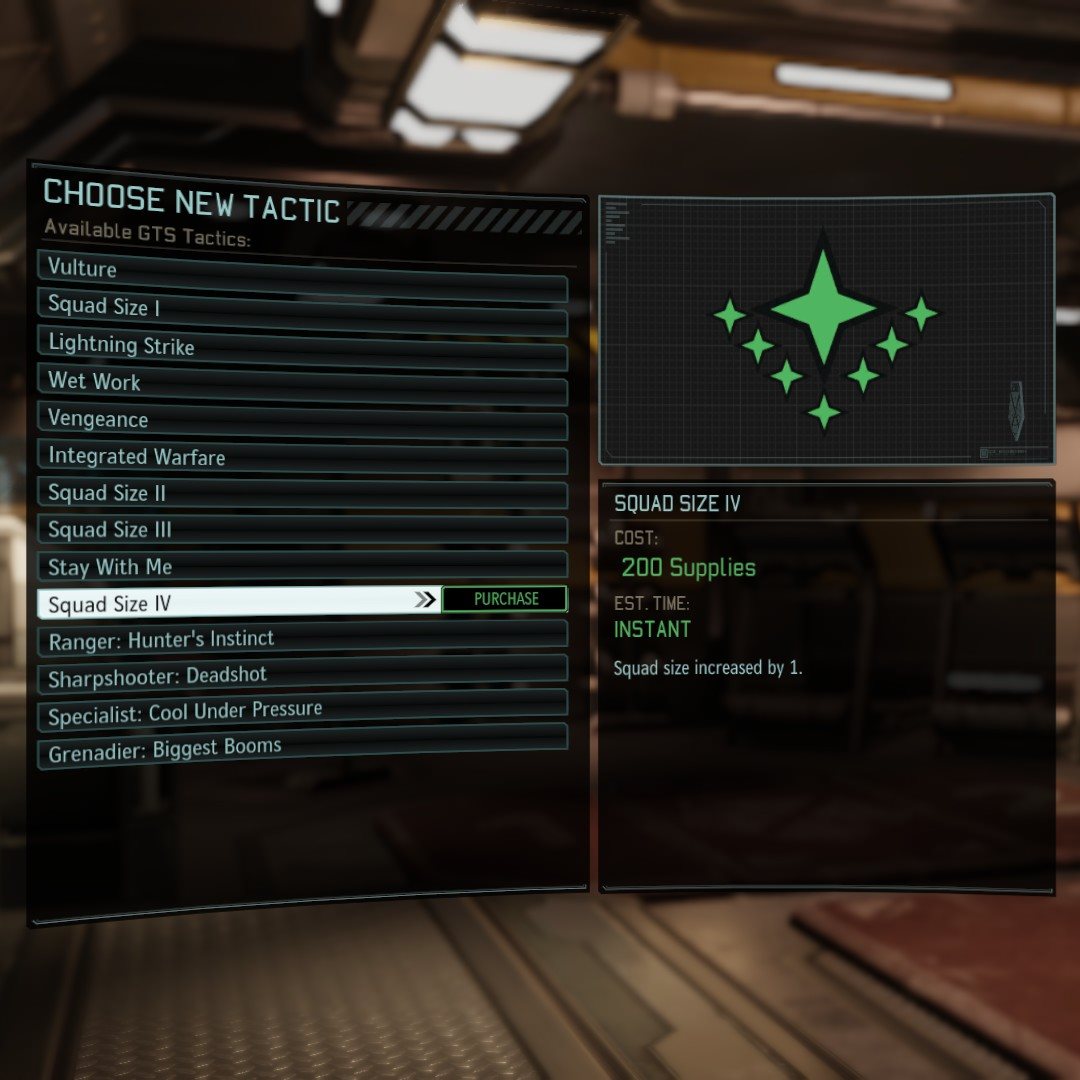Select Squad Size II entry
1080x1080 pixels.
click(x=300, y=493)
